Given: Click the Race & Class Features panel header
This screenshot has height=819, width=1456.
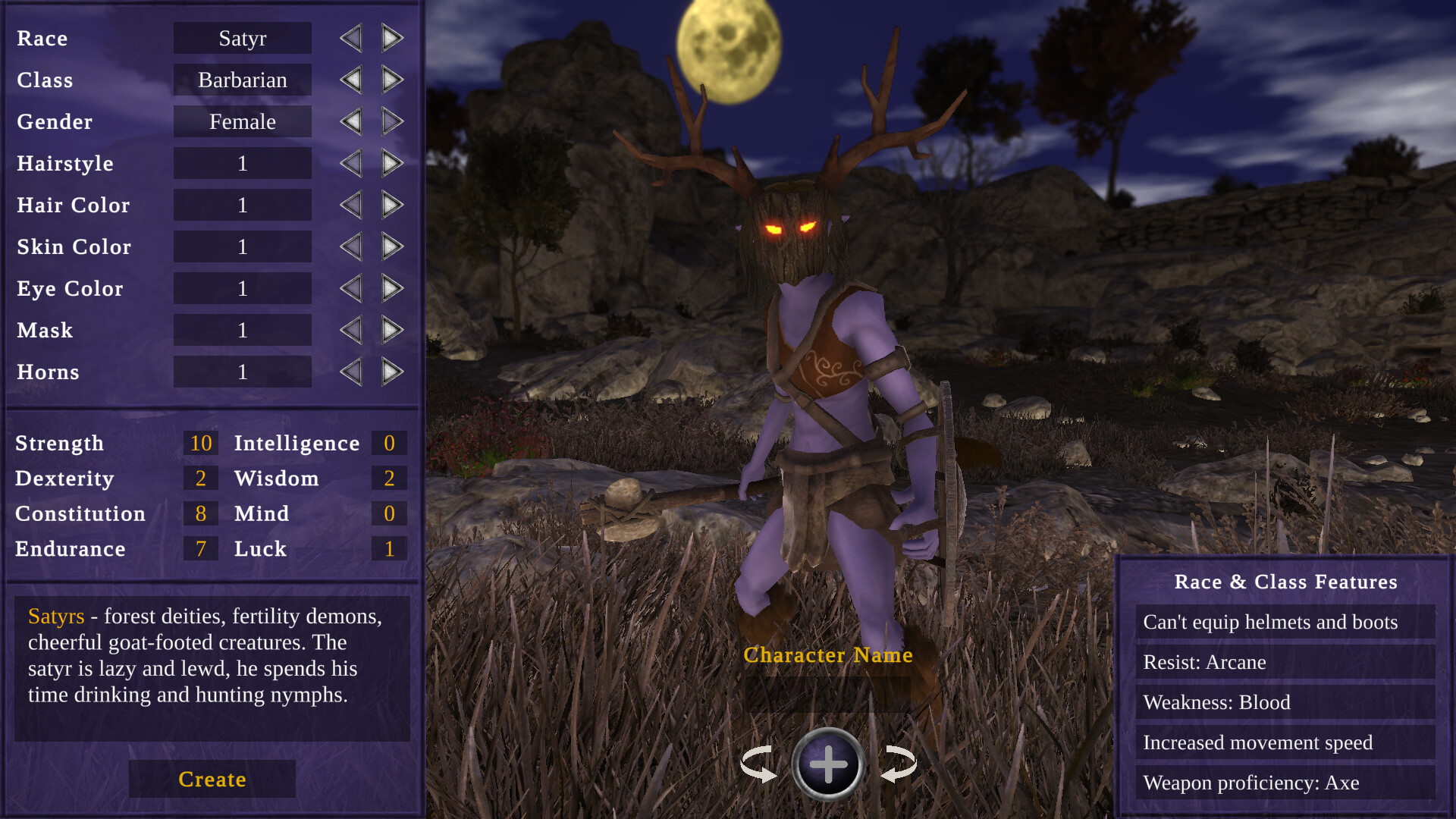Looking at the screenshot, I should pyautogui.click(x=1285, y=582).
